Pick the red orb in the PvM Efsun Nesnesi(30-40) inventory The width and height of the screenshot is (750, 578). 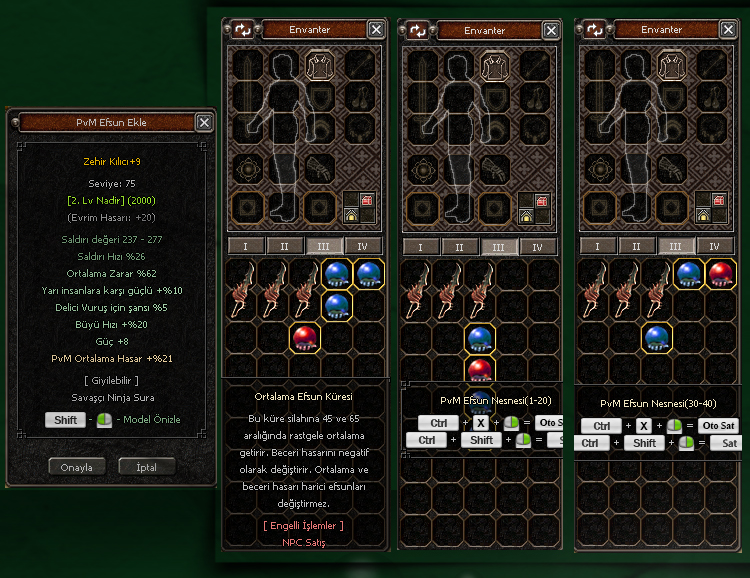[x=722, y=273]
